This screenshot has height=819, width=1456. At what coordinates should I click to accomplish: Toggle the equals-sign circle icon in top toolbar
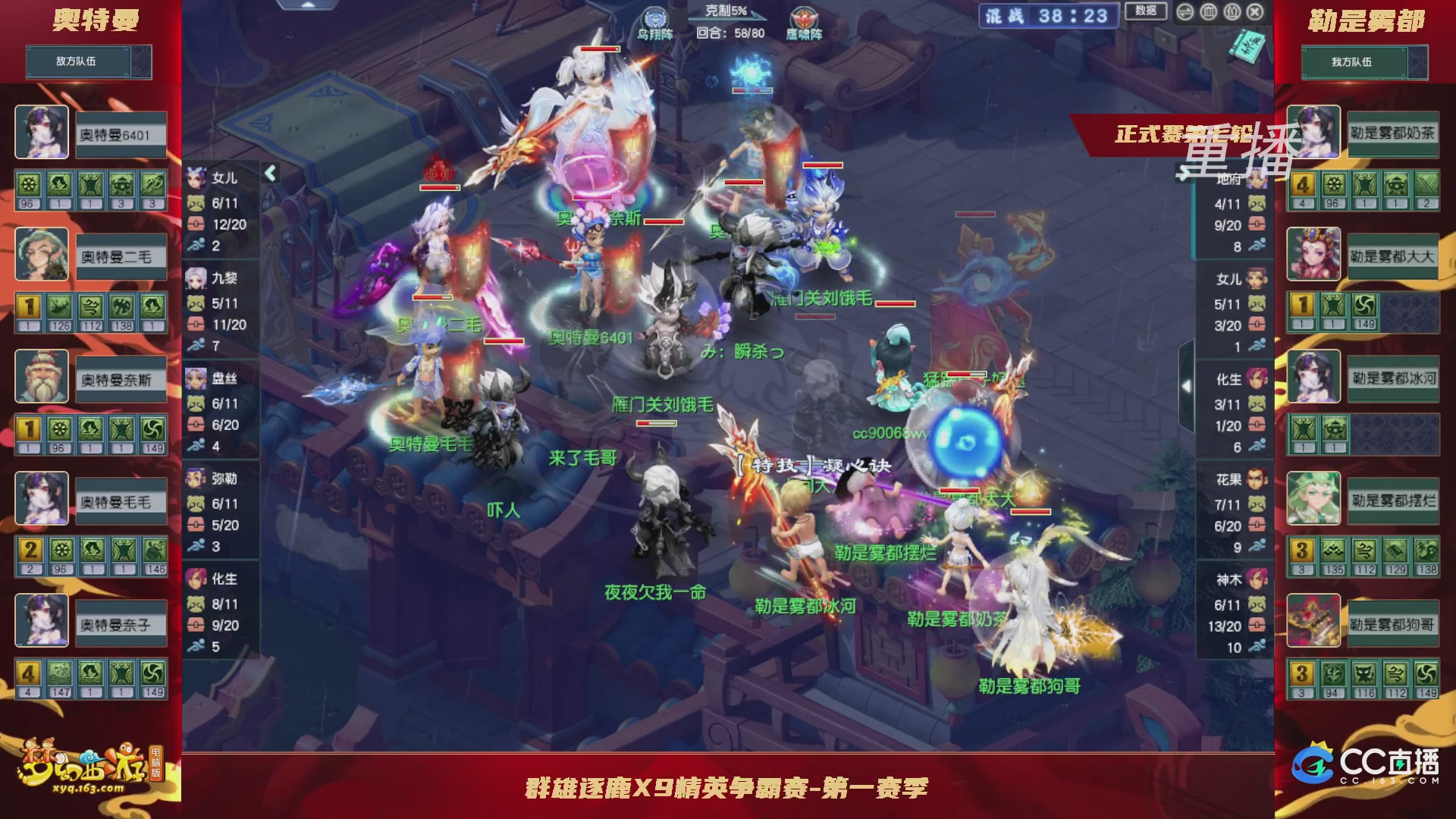click(1185, 12)
